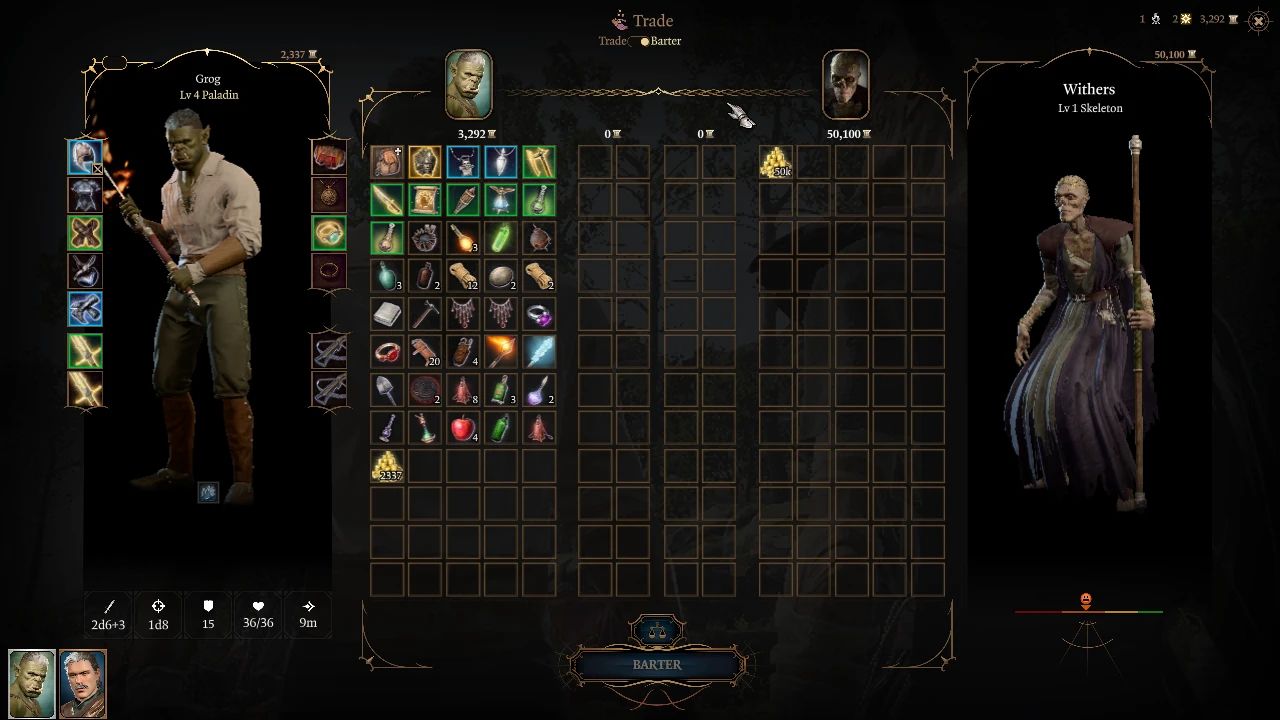
Task: Select the crossbow in the ranged weapon slot
Action: tap(329, 351)
